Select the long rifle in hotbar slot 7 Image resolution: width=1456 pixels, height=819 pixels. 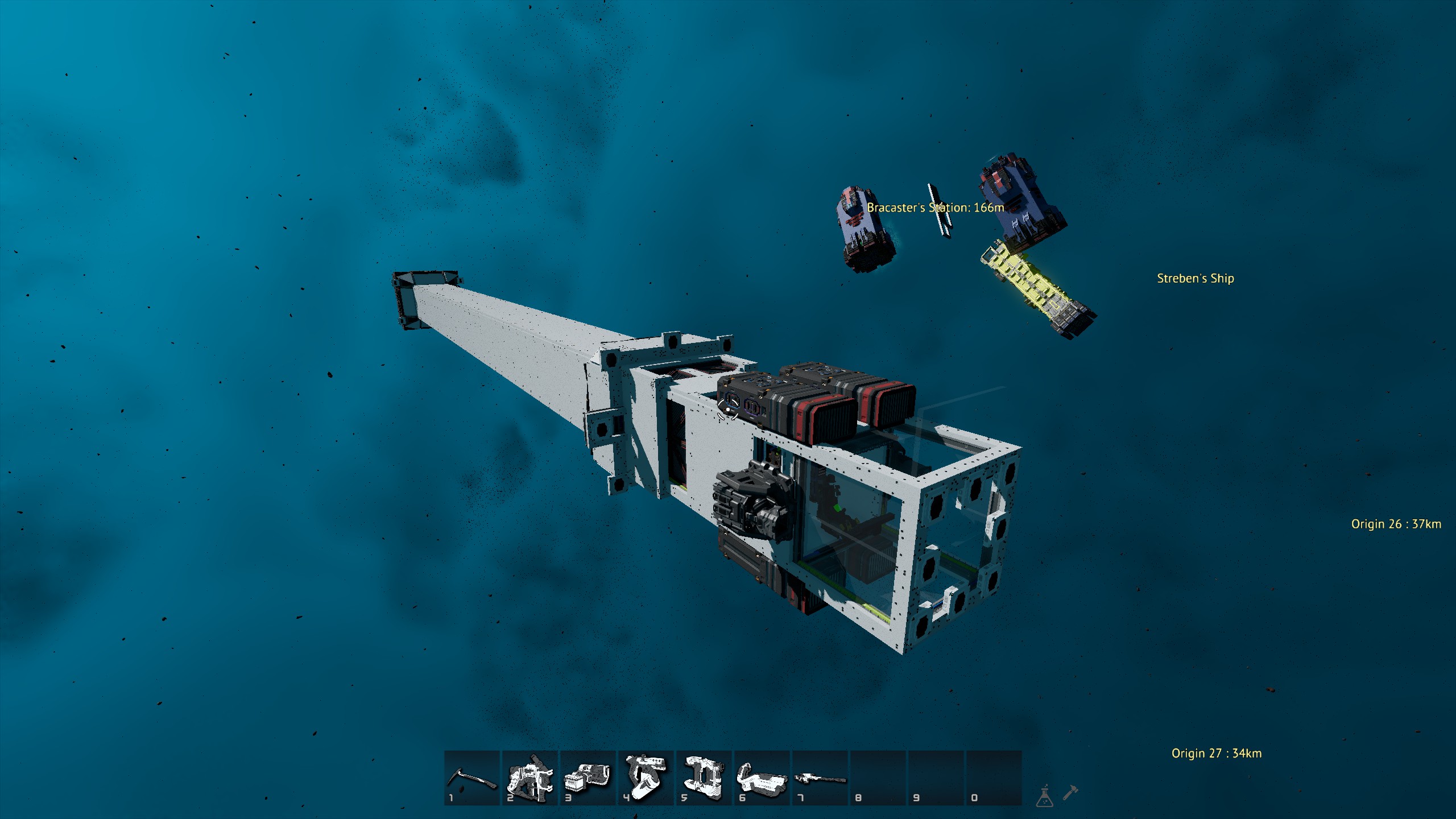click(820, 777)
